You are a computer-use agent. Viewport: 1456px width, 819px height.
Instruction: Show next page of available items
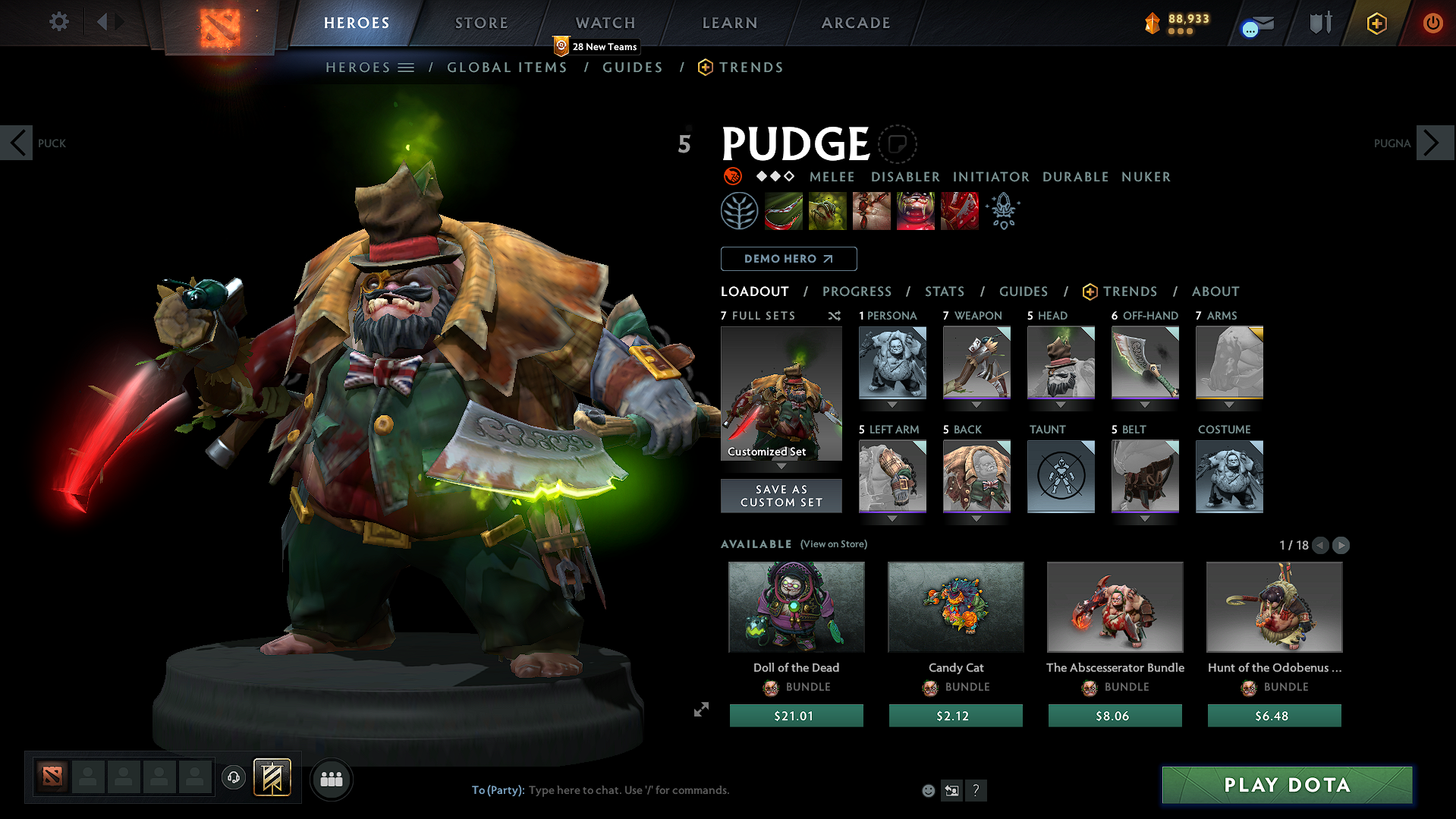click(x=1341, y=545)
